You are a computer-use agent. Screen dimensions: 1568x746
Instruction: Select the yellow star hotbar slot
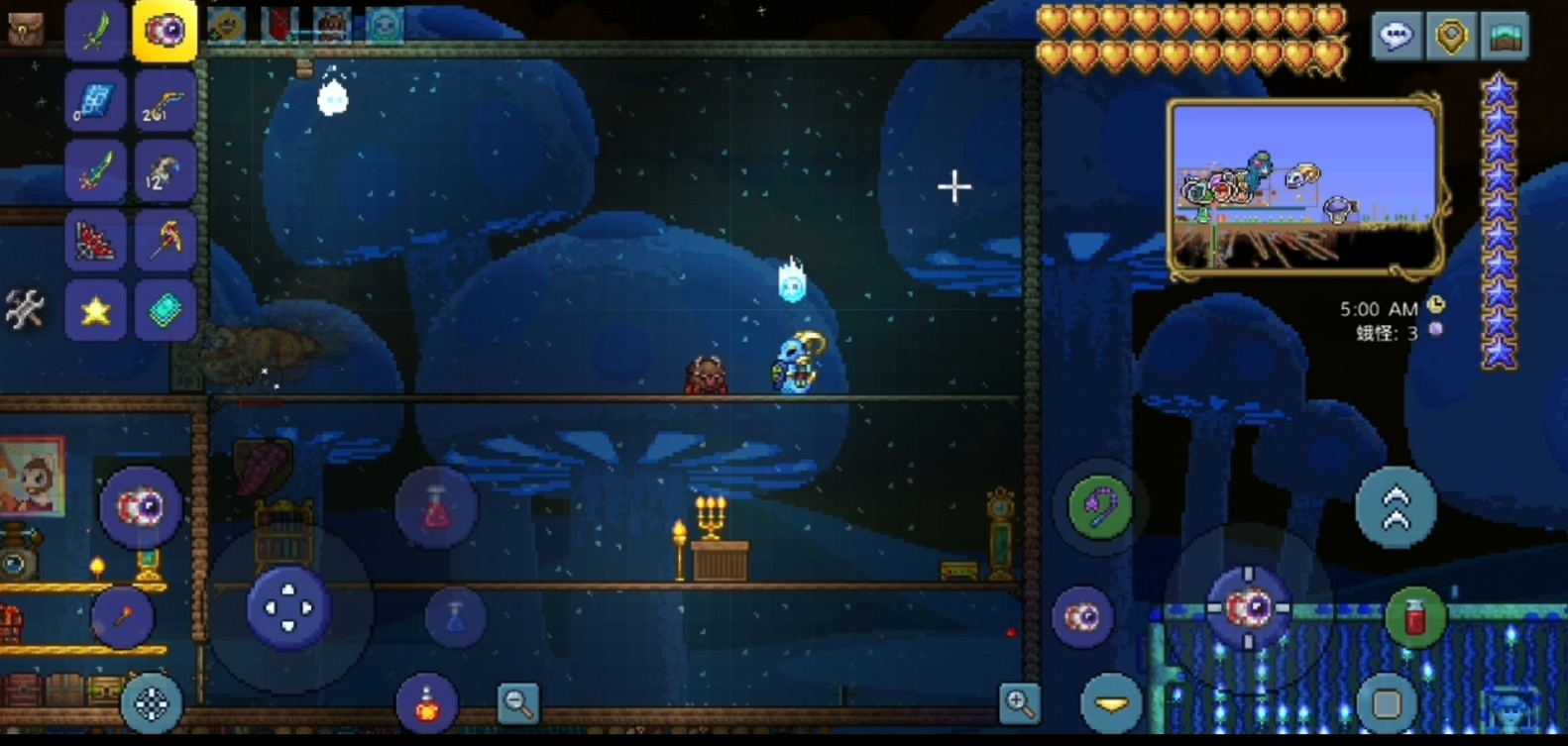(x=96, y=311)
